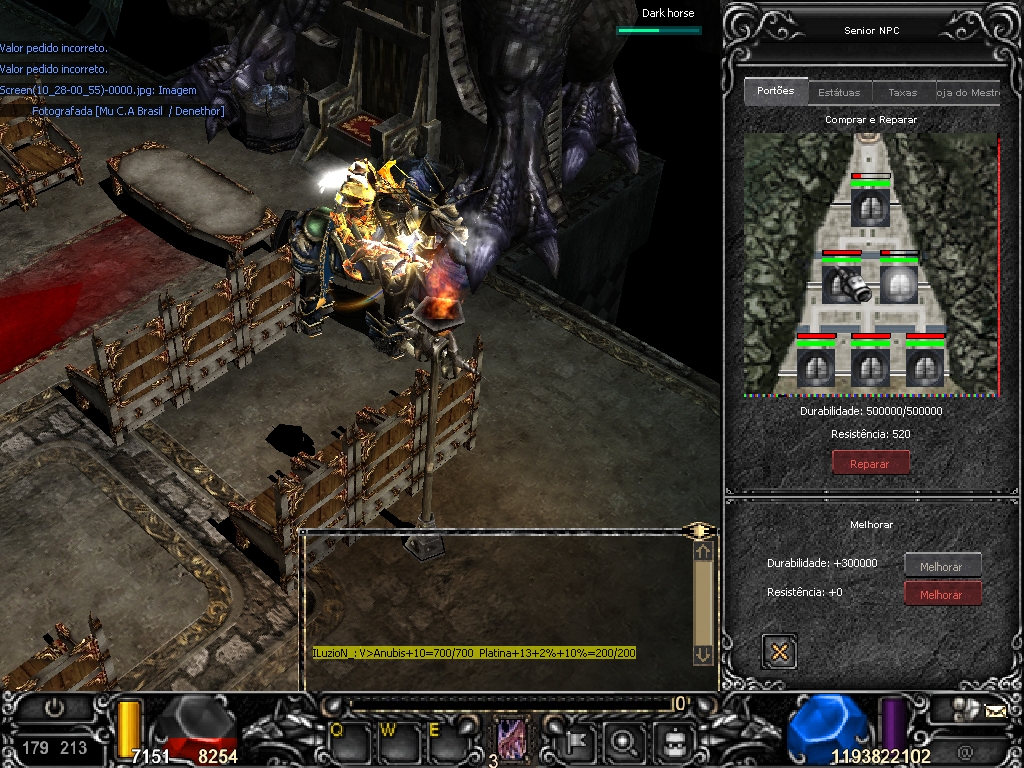Choose the bright middle-row gate
Viewport: 1024px width, 768px height.
click(x=899, y=283)
